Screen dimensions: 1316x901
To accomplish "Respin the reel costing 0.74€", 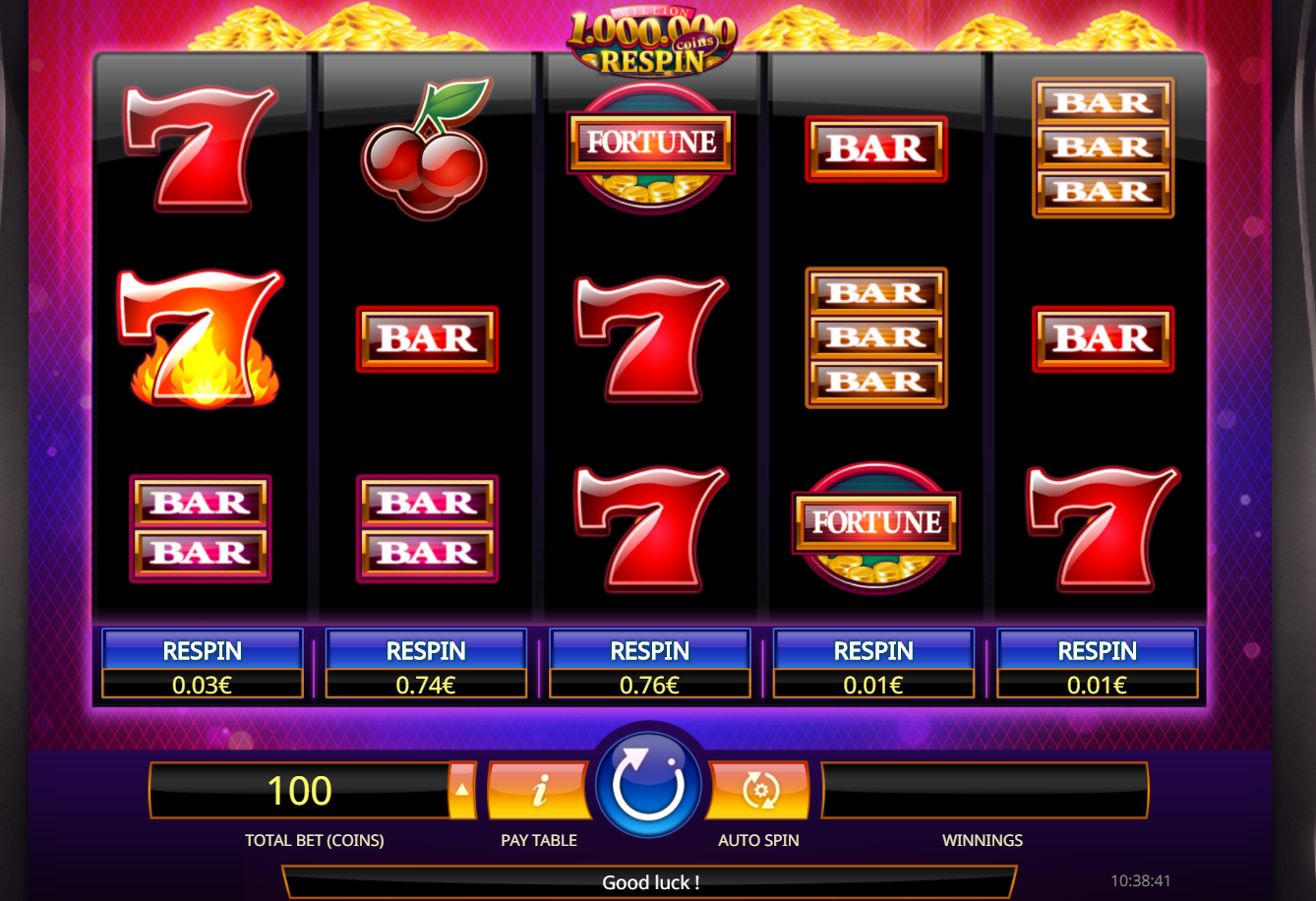I will (x=426, y=664).
